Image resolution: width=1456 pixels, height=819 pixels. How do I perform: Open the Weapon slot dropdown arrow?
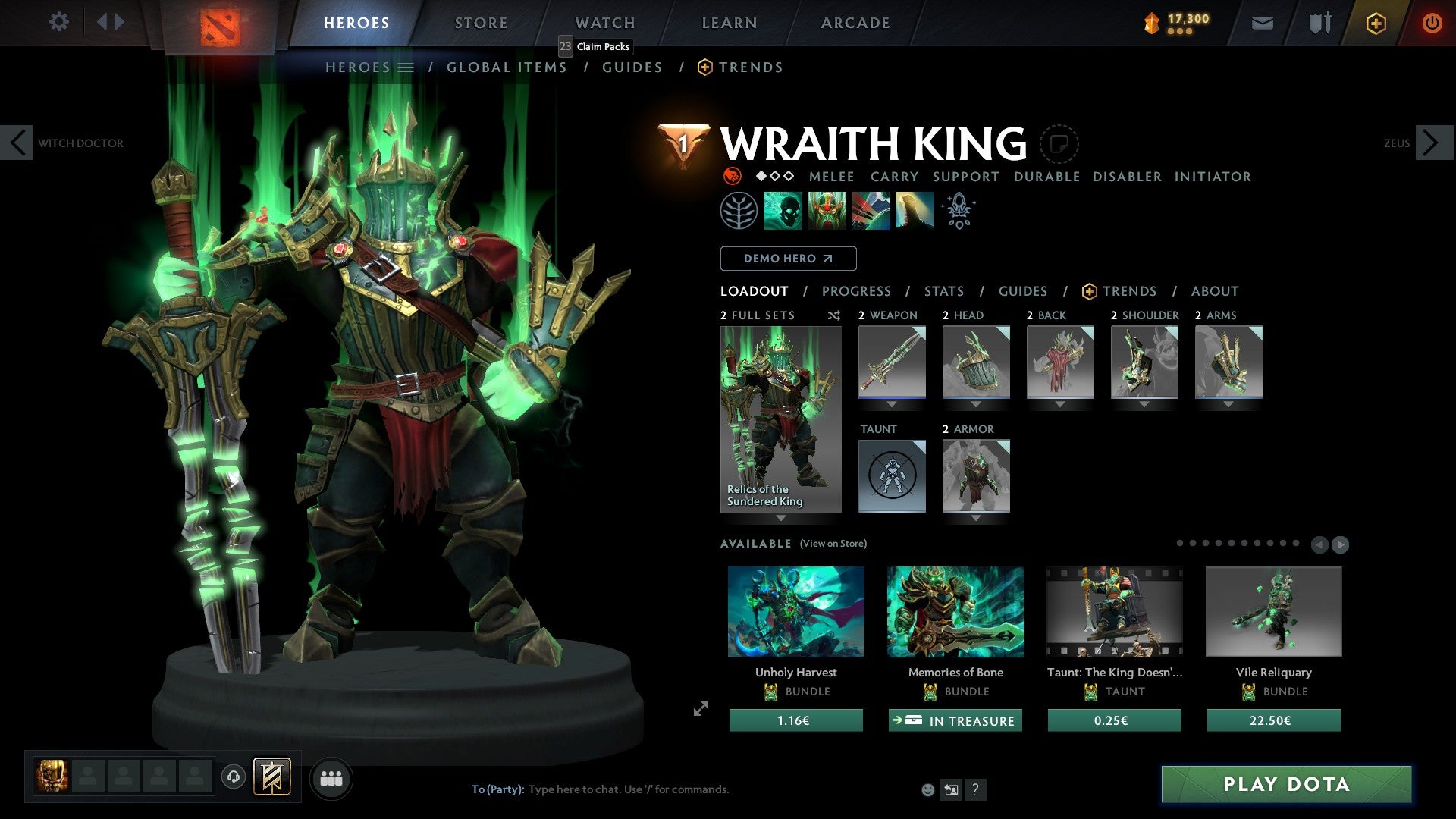point(891,404)
